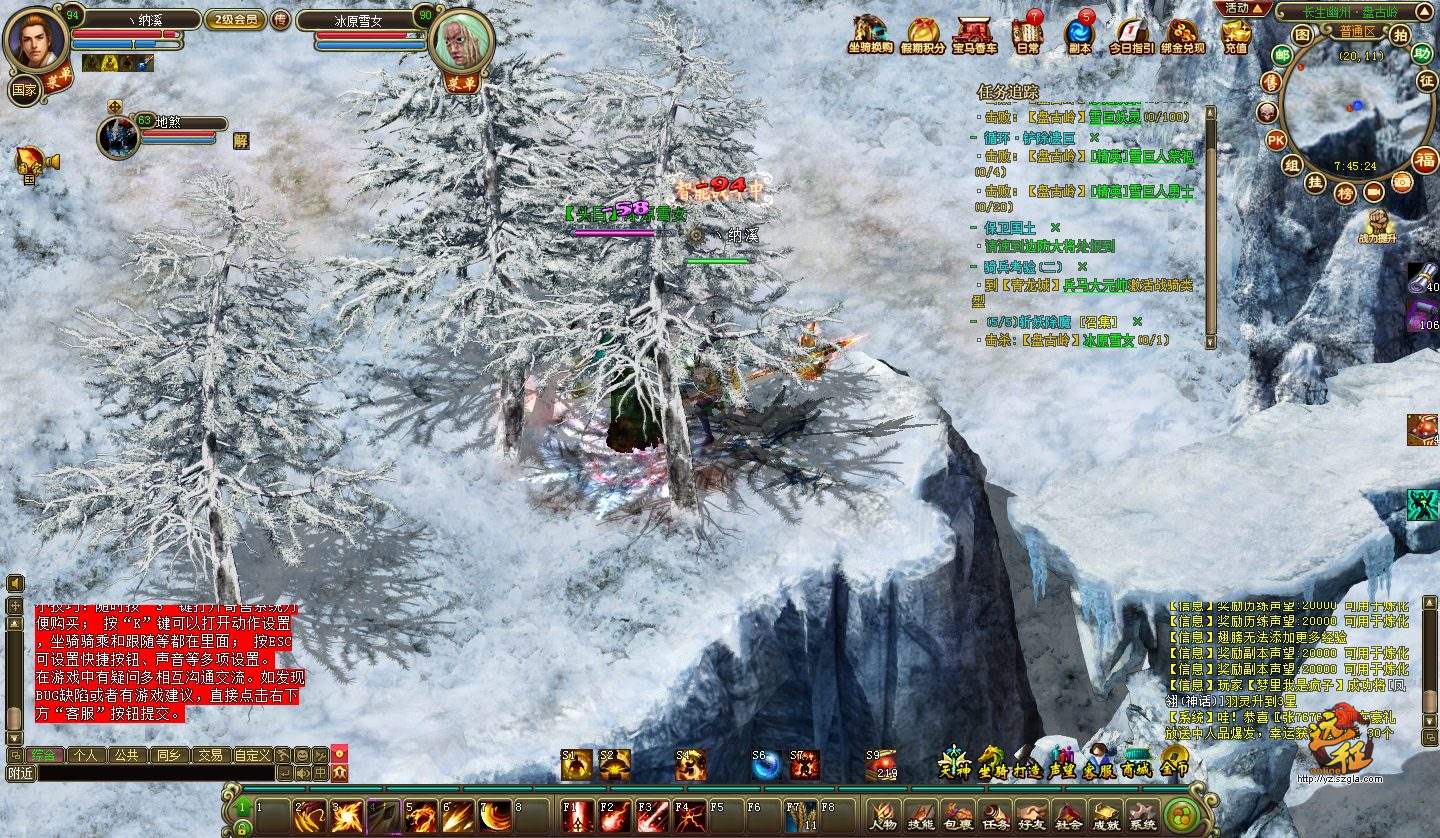Switch to the 交易 trade chat tab
Viewport: 1440px width, 838px height.
[x=209, y=755]
